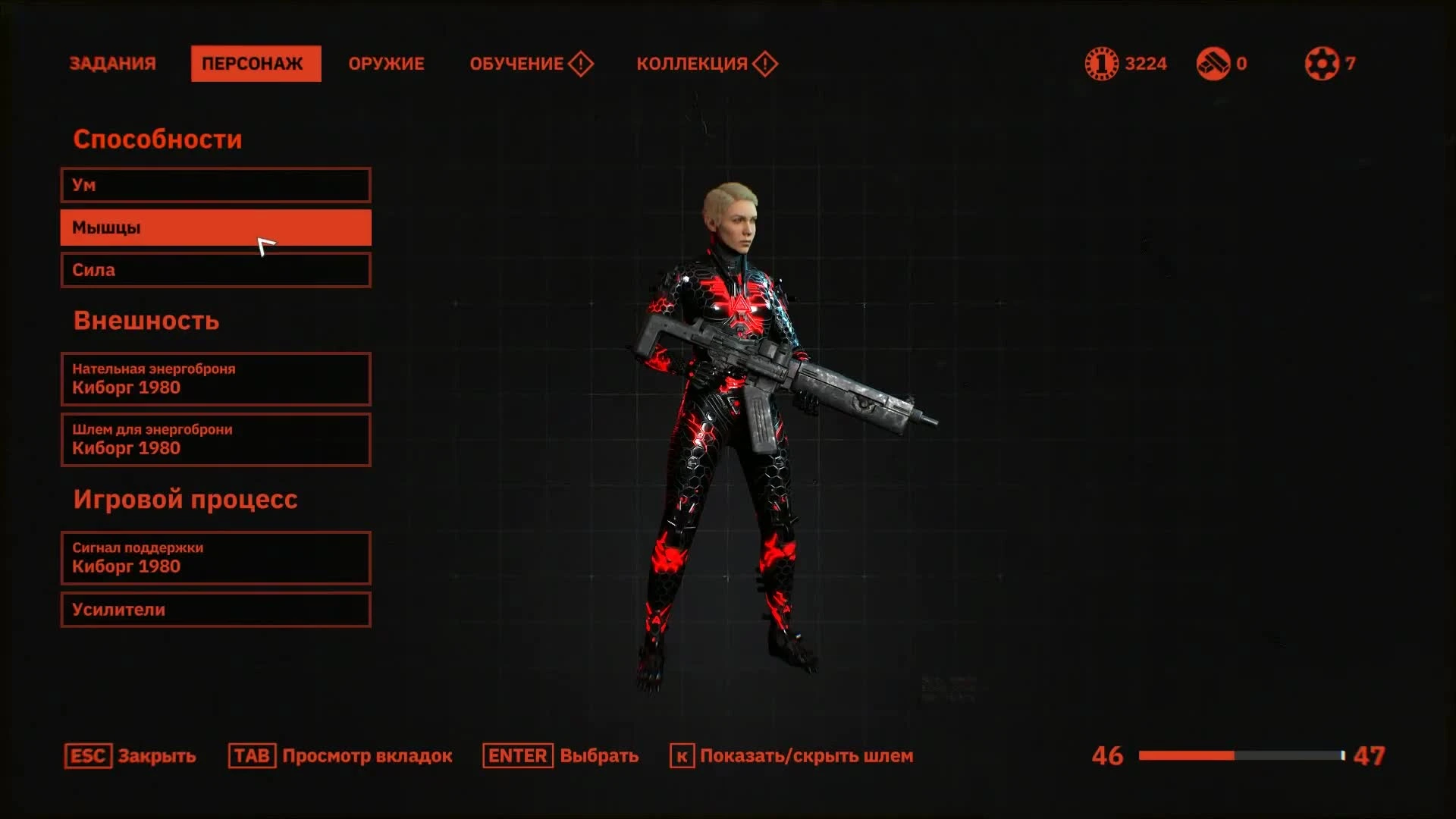
Task: Select the Сила ability slot
Action: tap(215, 270)
